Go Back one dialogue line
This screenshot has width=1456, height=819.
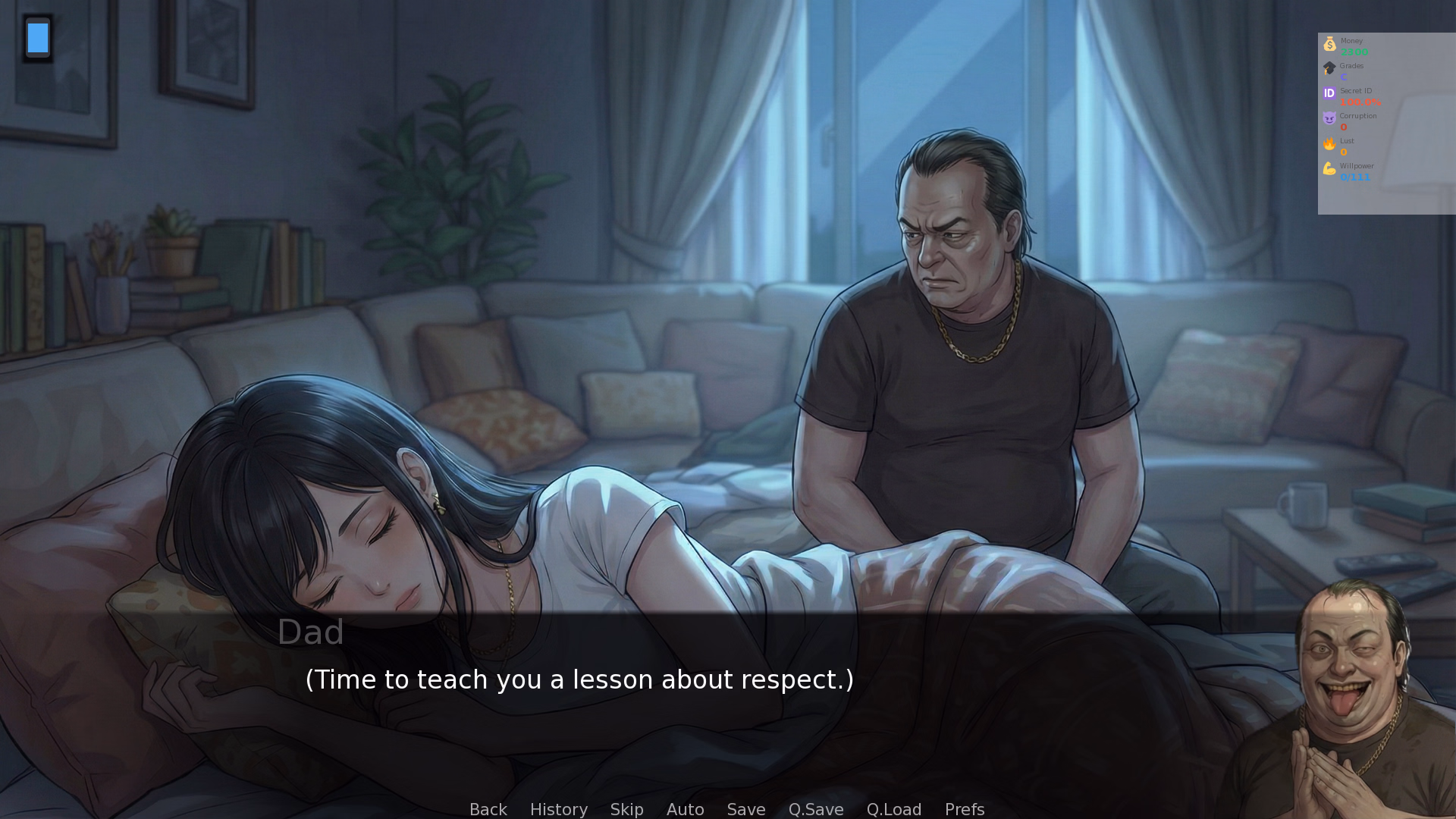point(488,809)
